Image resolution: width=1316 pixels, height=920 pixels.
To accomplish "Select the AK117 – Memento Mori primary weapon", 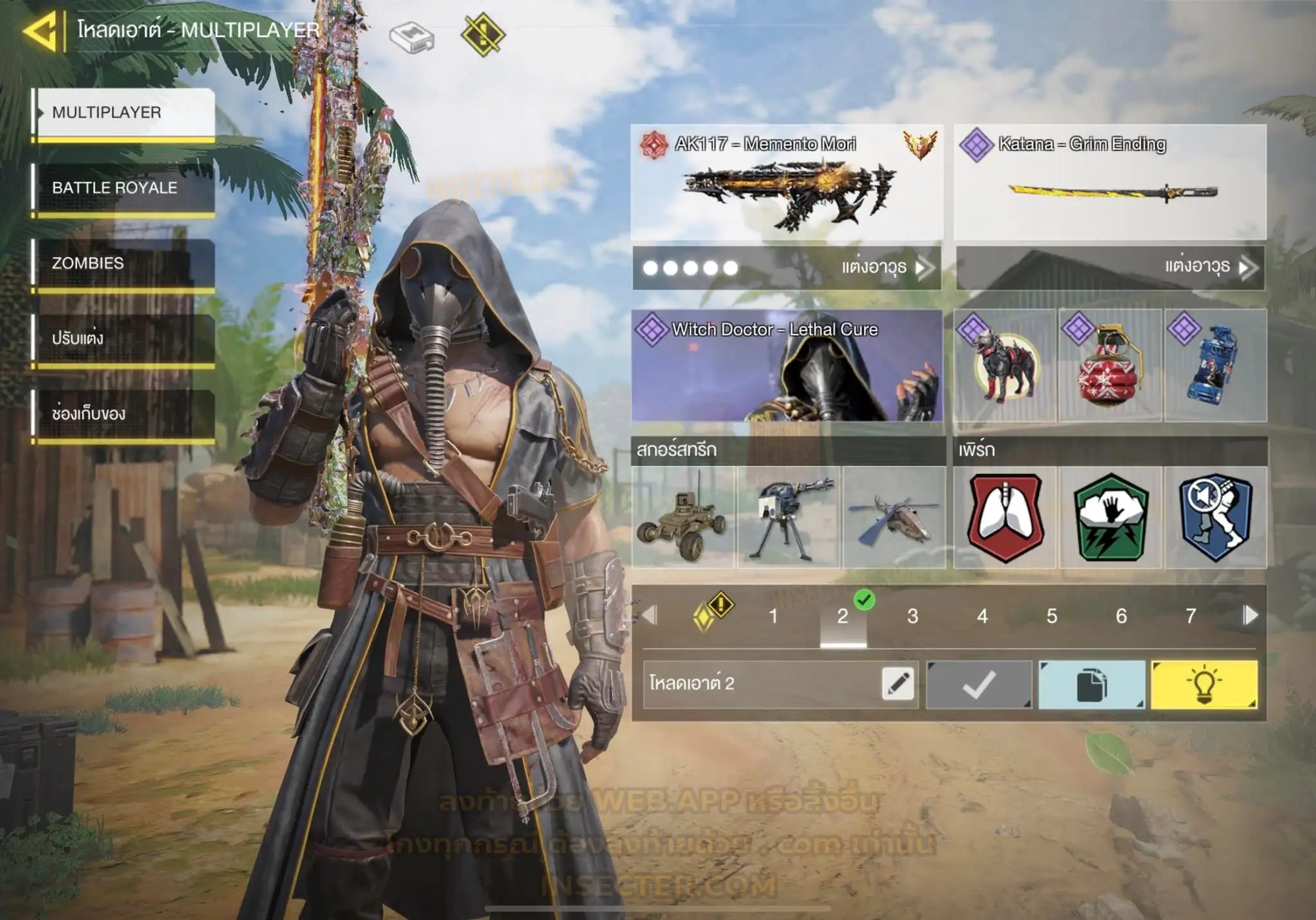I will 787,183.
